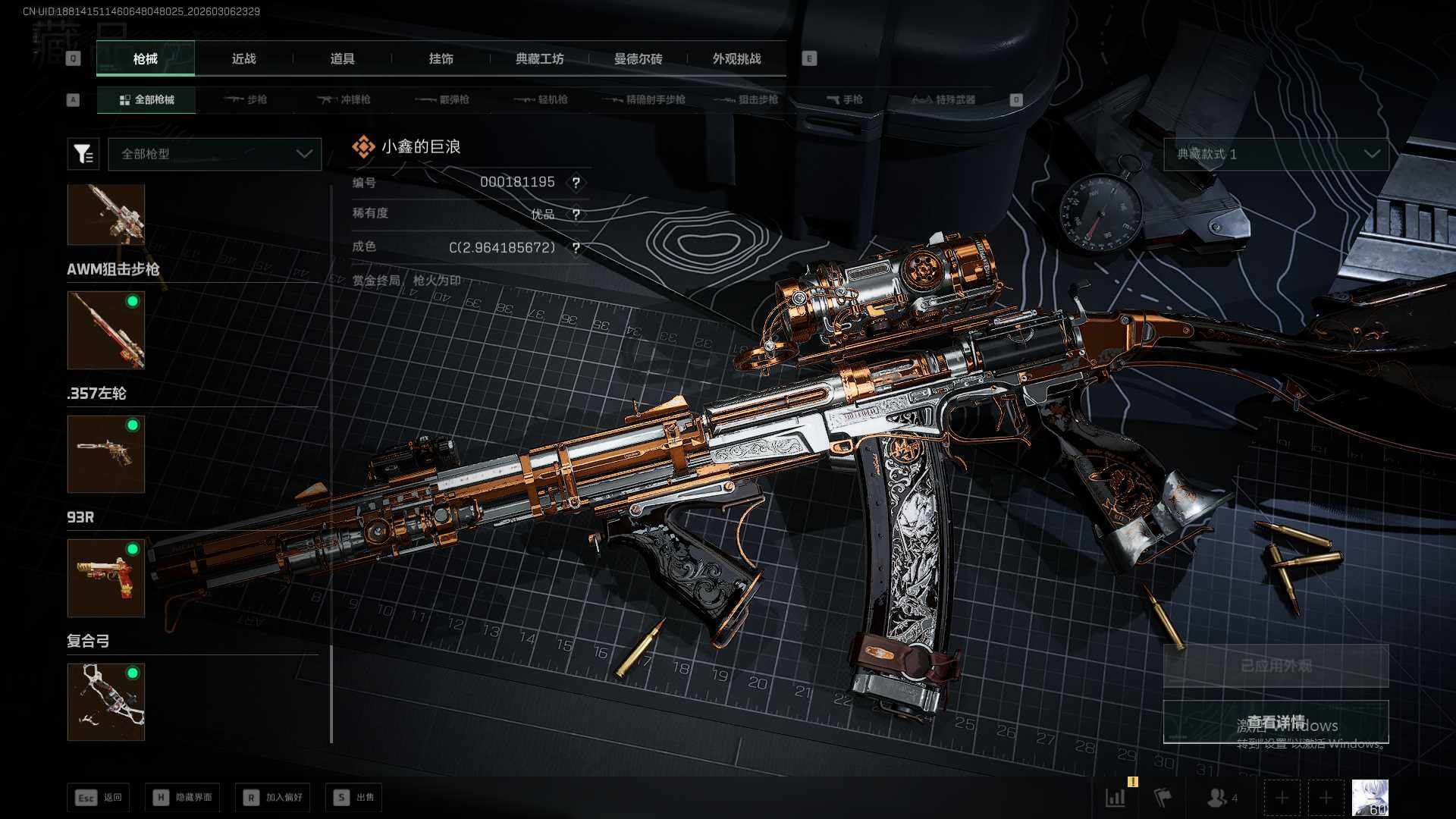Select the AWM sniper rifle skin thumbnail
Screen dimensions: 1456x819
(106, 330)
